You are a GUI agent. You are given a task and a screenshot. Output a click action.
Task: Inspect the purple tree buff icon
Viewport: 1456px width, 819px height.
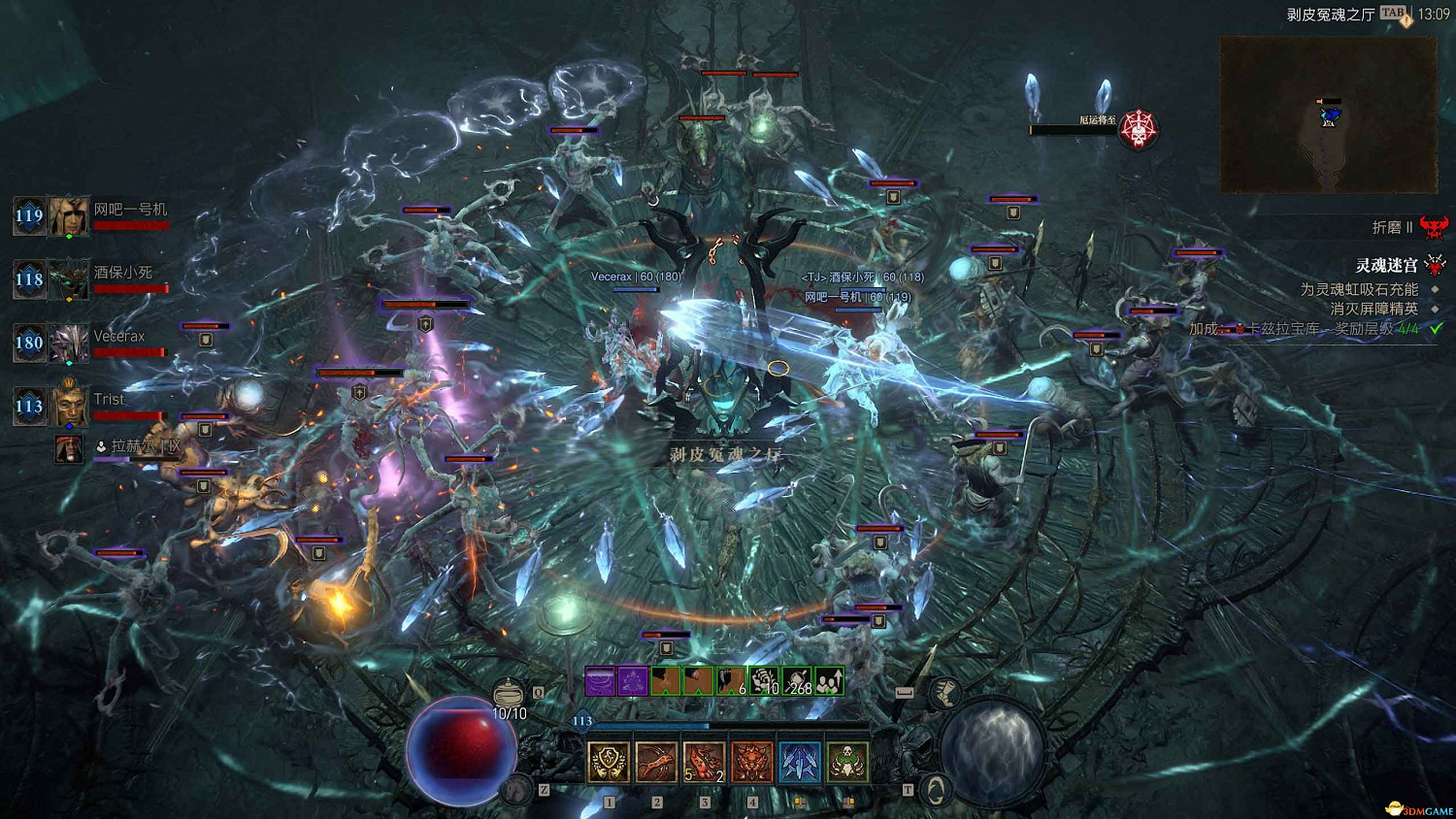click(633, 681)
